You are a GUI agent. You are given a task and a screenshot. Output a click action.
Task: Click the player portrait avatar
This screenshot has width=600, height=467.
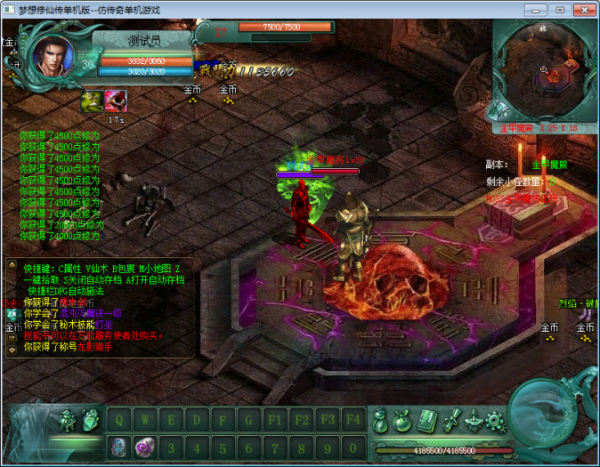(x=52, y=58)
